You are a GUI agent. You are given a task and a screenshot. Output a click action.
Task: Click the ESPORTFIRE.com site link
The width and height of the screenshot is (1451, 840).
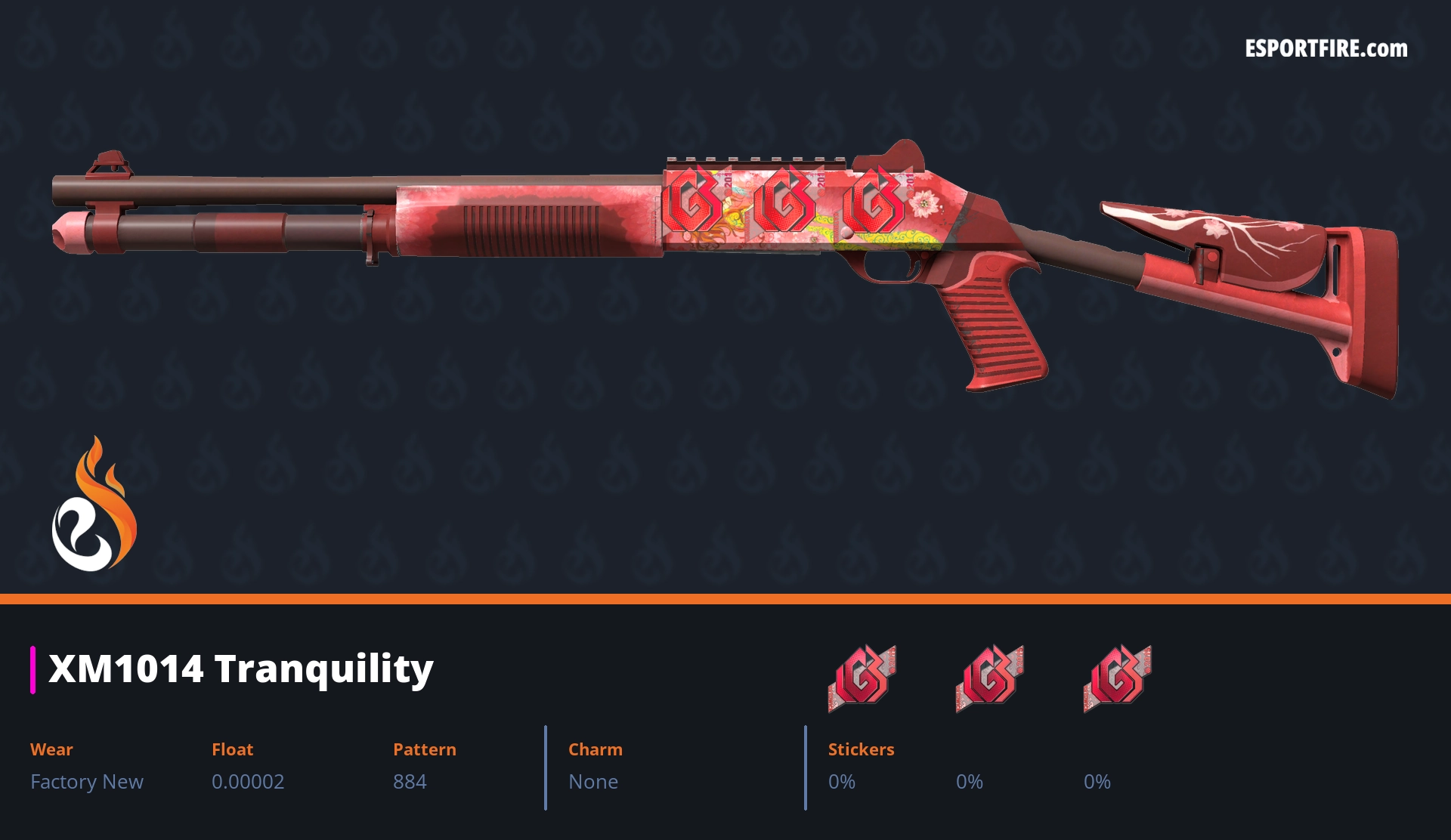tap(1326, 49)
